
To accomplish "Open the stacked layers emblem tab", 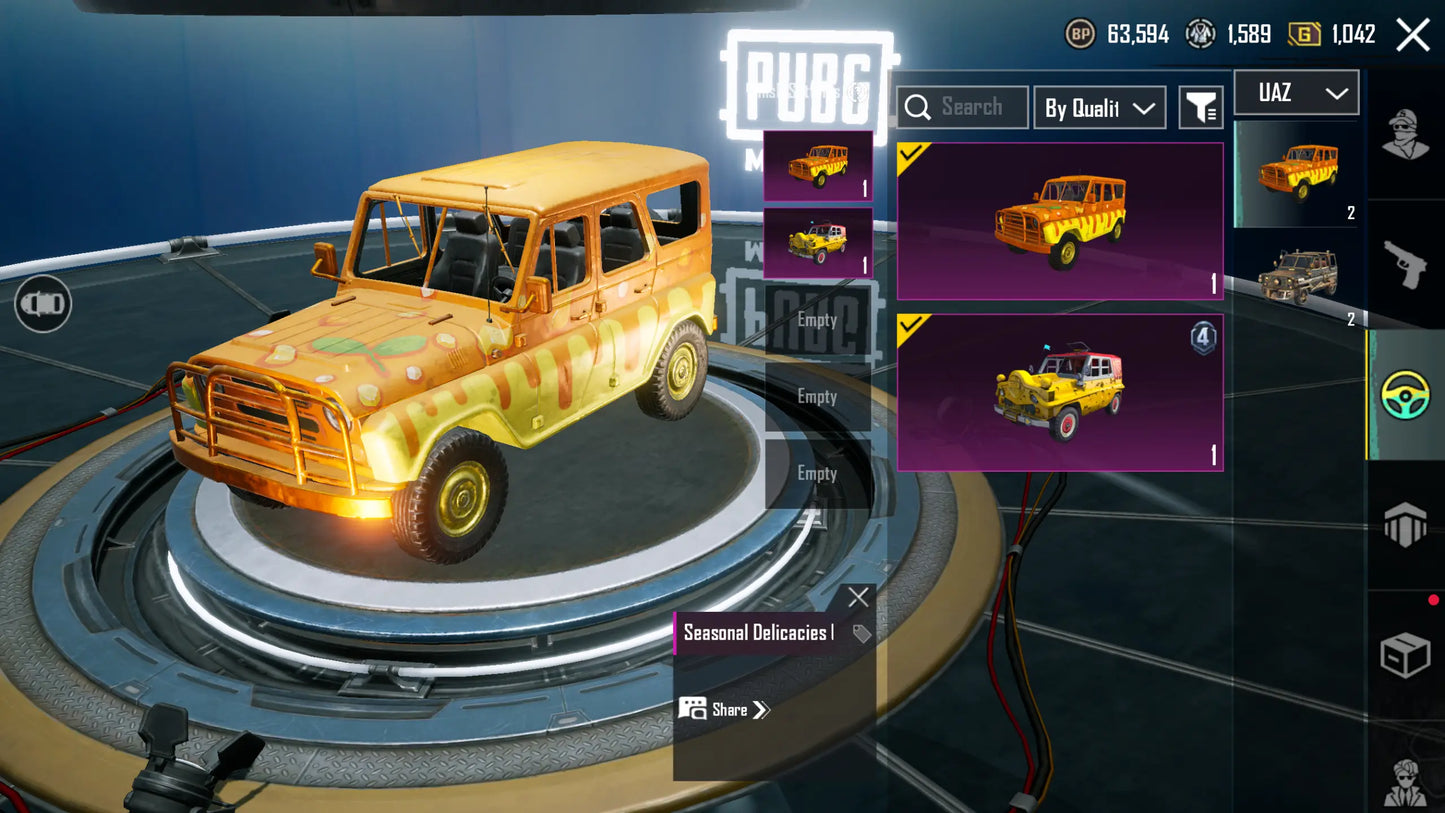I will (1405, 525).
